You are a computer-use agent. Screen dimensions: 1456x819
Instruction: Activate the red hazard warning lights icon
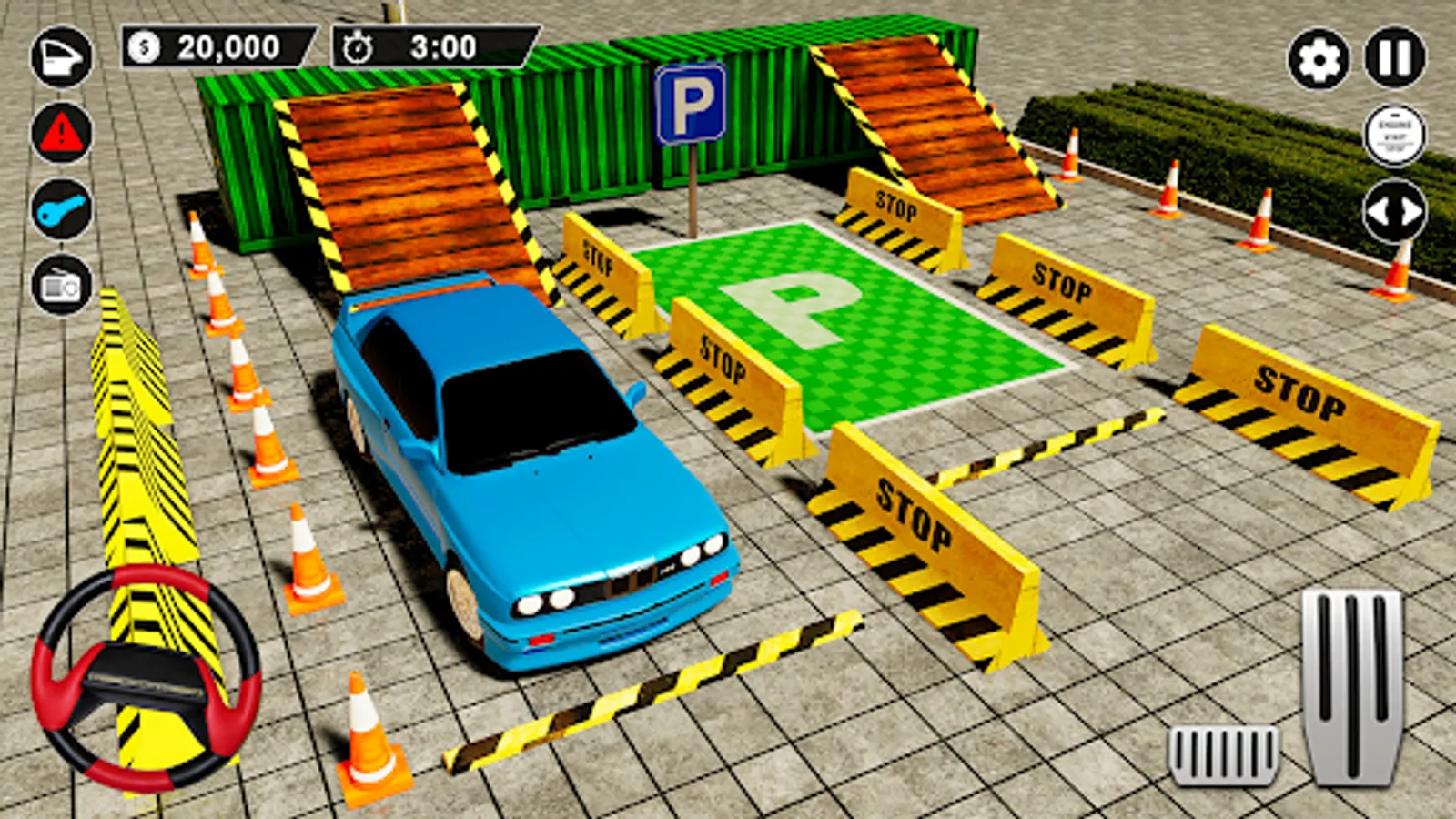pyautogui.click(x=58, y=135)
